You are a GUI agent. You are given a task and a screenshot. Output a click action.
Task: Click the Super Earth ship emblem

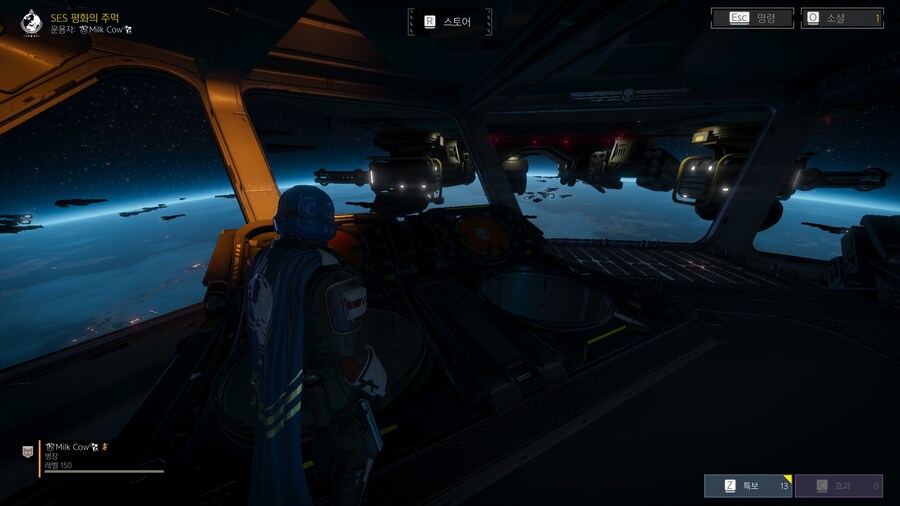[x=31, y=22]
